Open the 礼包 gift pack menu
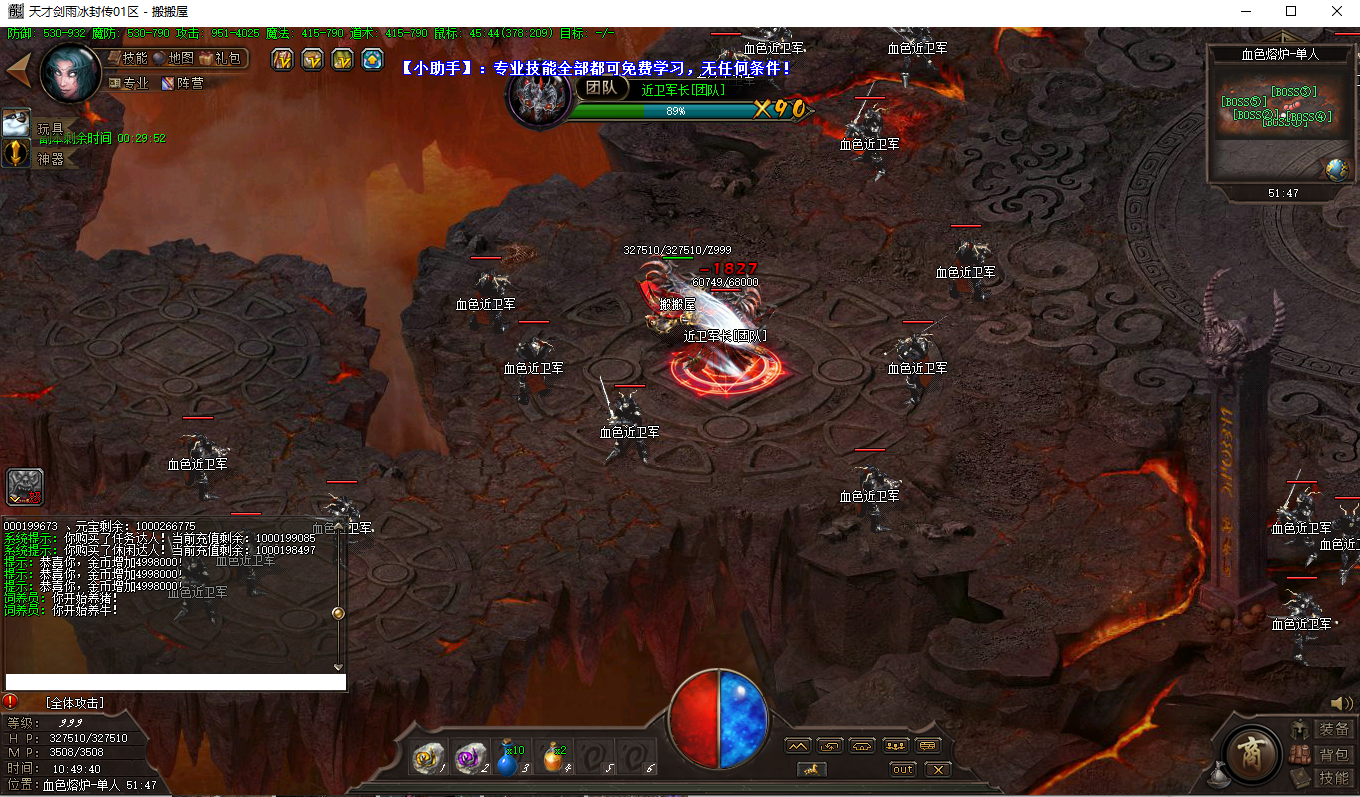Viewport: 1360px width, 797px height. pos(220,58)
